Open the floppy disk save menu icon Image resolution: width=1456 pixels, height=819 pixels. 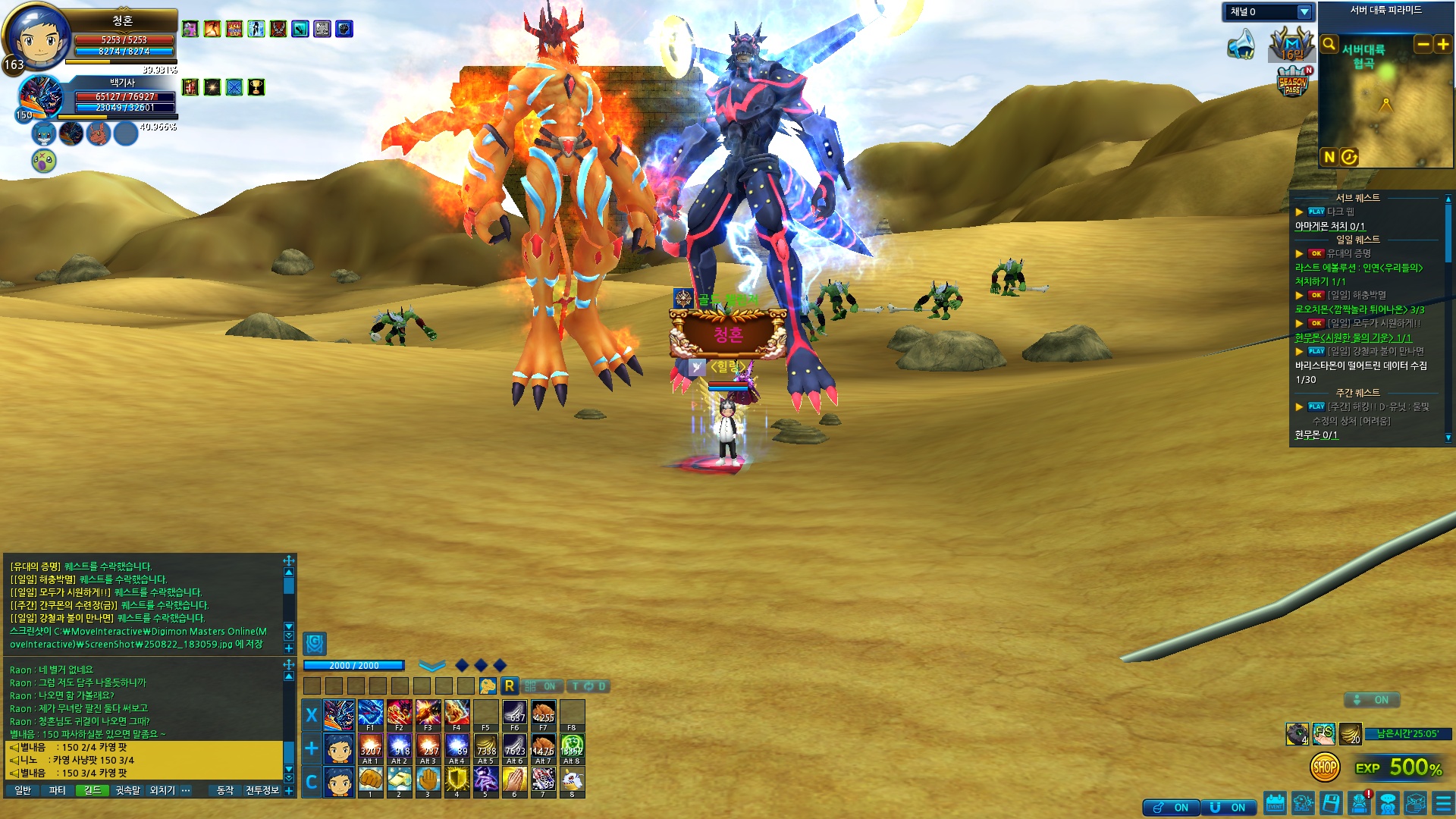(x=1331, y=803)
